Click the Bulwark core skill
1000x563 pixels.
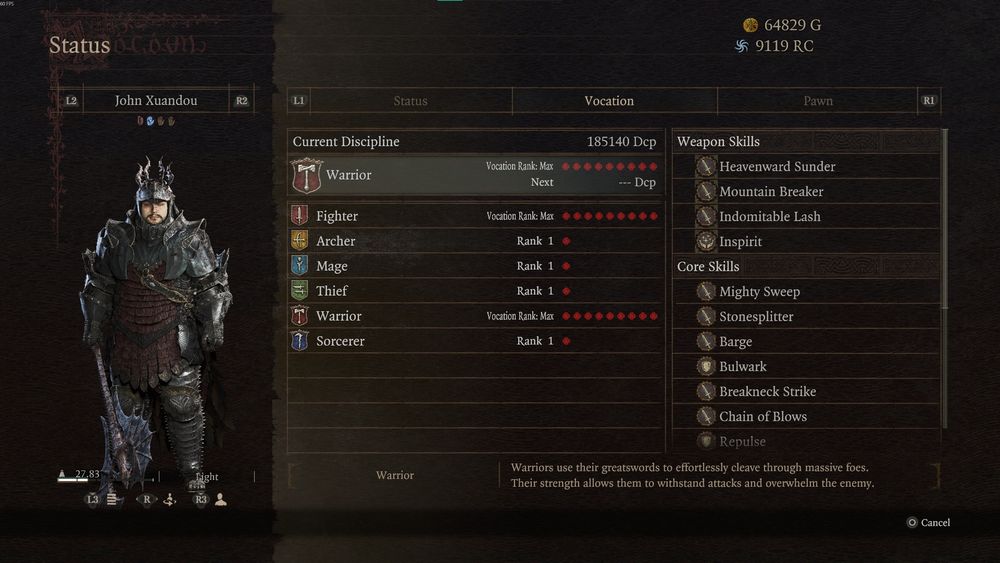pyautogui.click(x=742, y=367)
